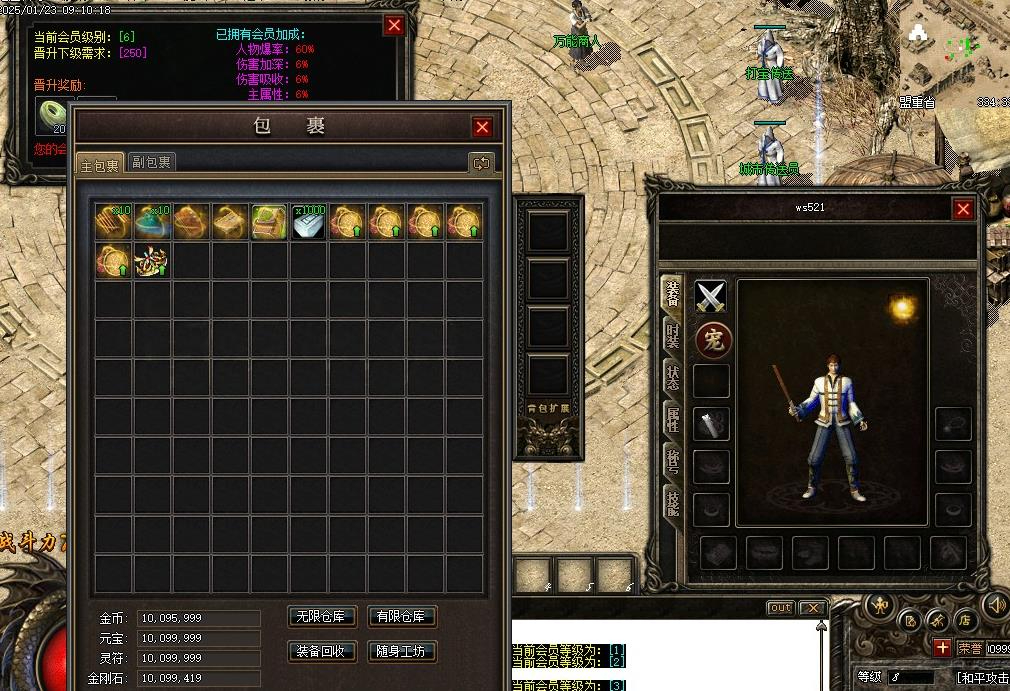The height and width of the screenshot is (691, 1010).
Task: Switch to the 副包裹 tab
Action: point(152,162)
